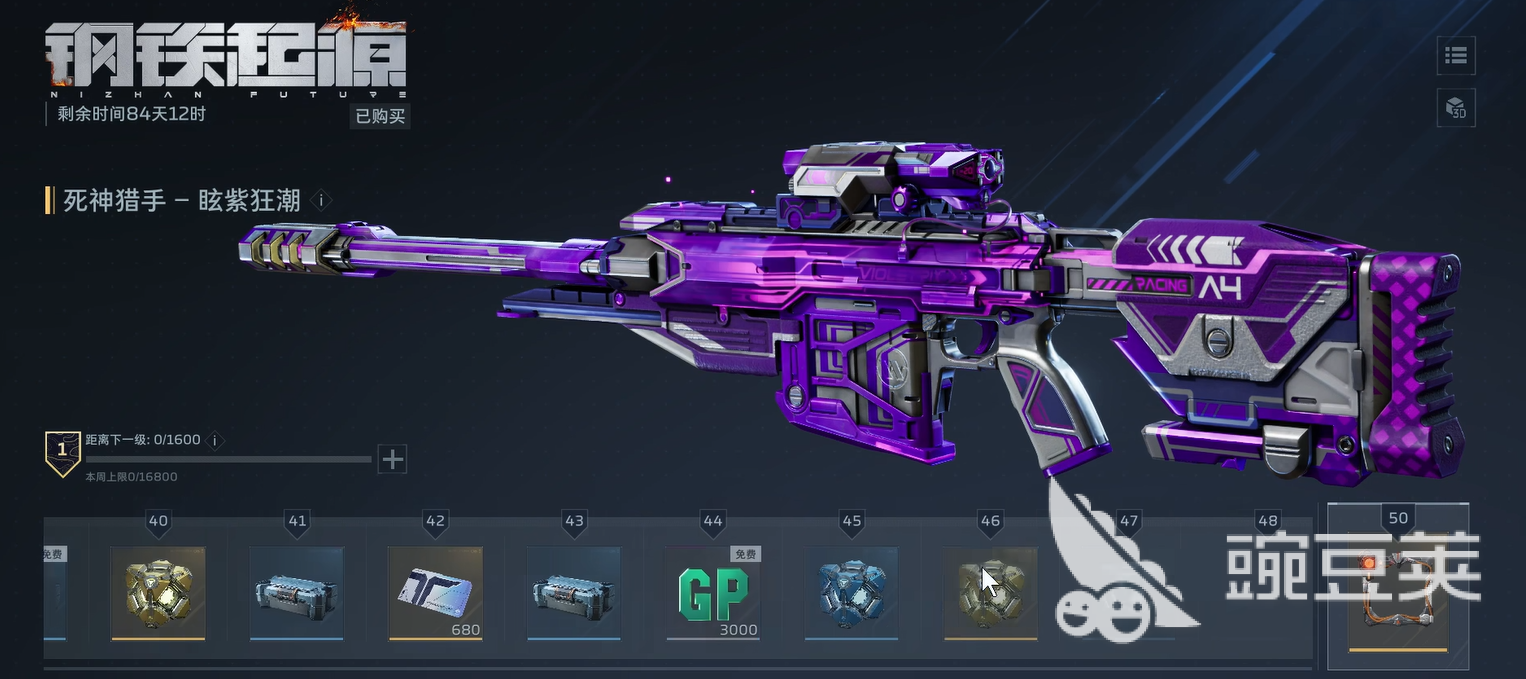Open the list view icon
The width and height of the screenshot is (1526, 679).
[1456, 55]
